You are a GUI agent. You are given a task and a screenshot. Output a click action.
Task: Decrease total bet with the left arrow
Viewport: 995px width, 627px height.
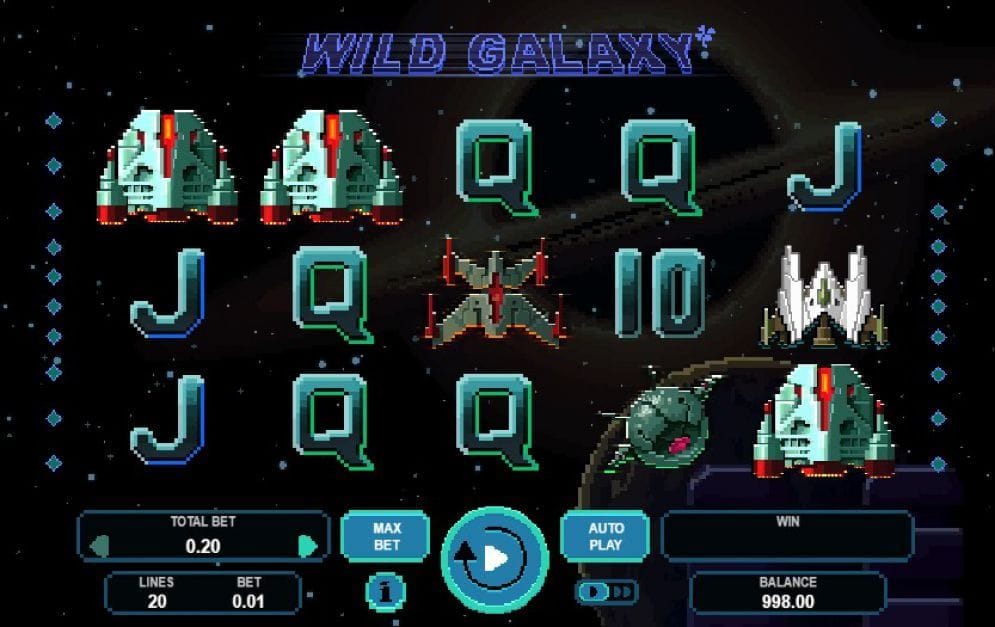point(99,546)
